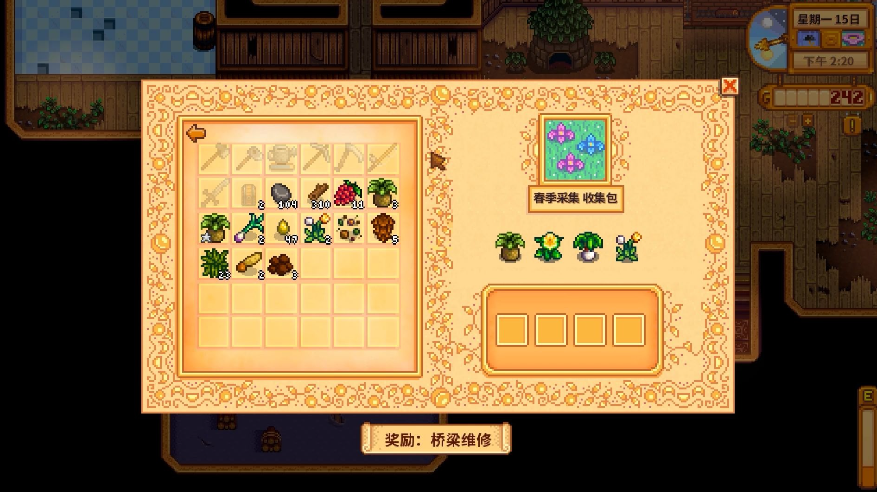Click the required daffodil ingredient icon
The image size is (877, 492).
coord(547,247)
